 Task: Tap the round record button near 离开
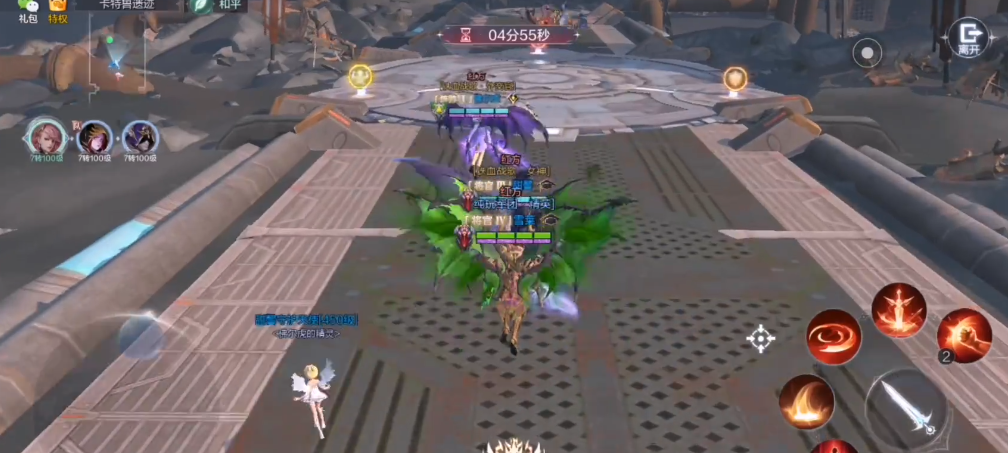[867, 51]
